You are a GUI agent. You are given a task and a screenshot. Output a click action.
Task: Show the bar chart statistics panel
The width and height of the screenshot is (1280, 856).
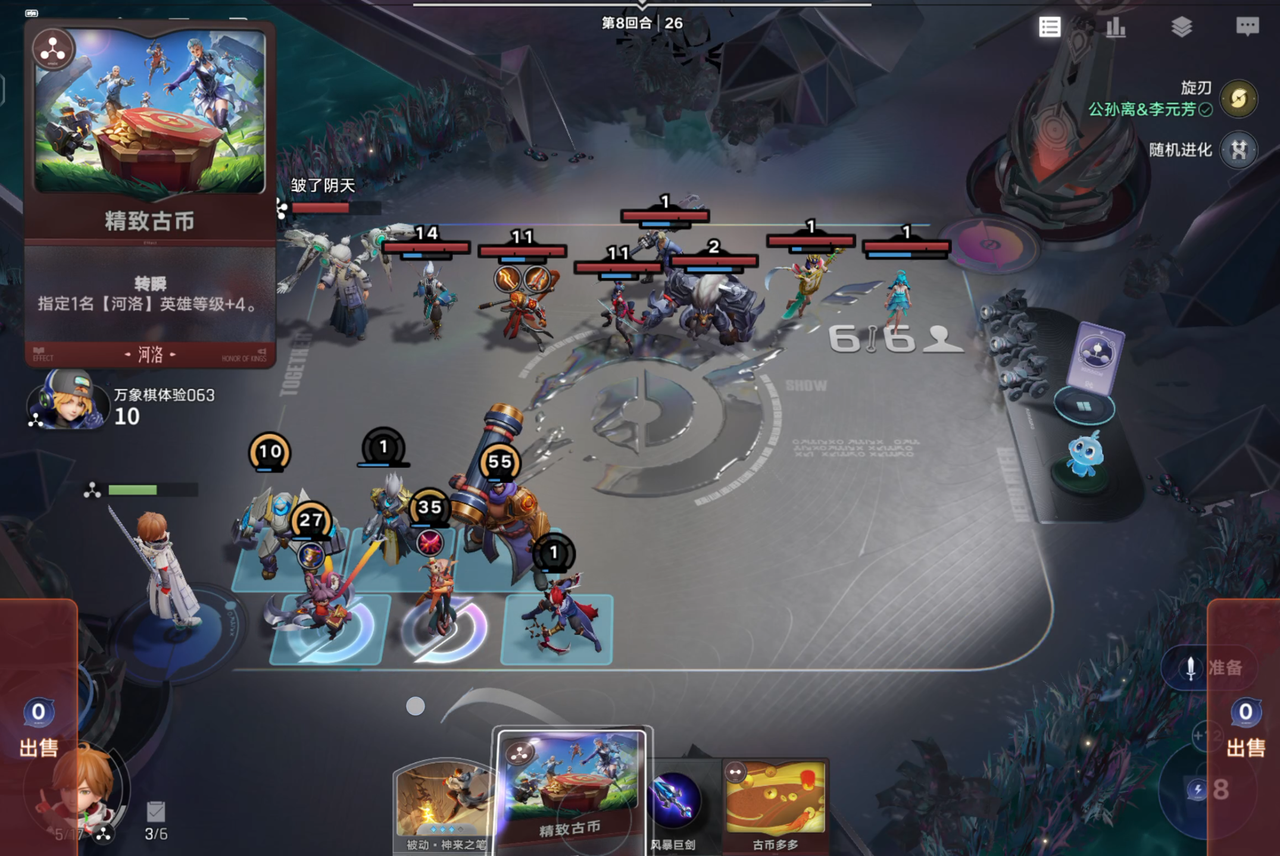1116,27
